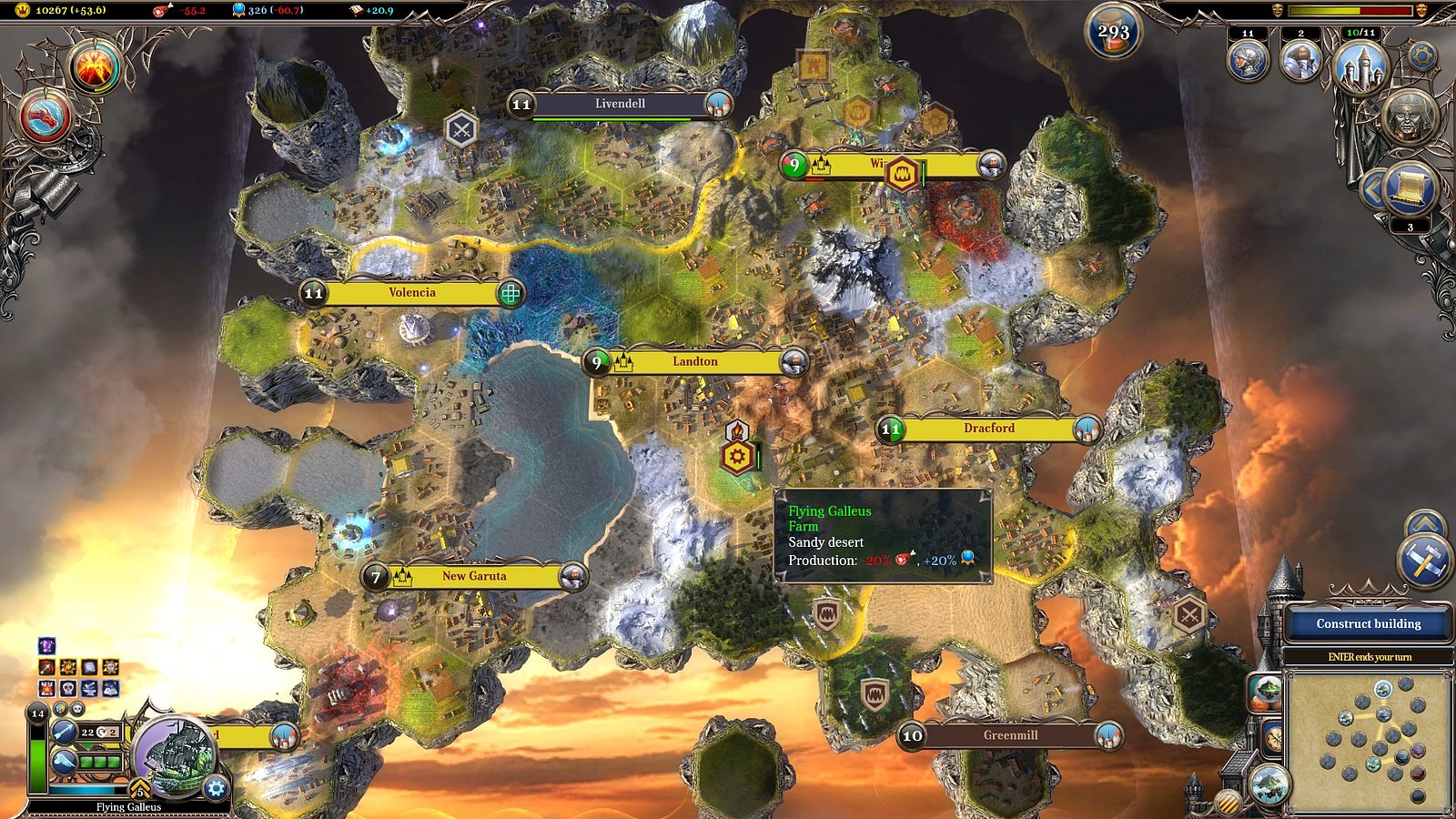Viewport: 1456px width, 819px height.
Task: Click the gear icon on the Flying Galleus panel
Action: click(x=215, y=788)
